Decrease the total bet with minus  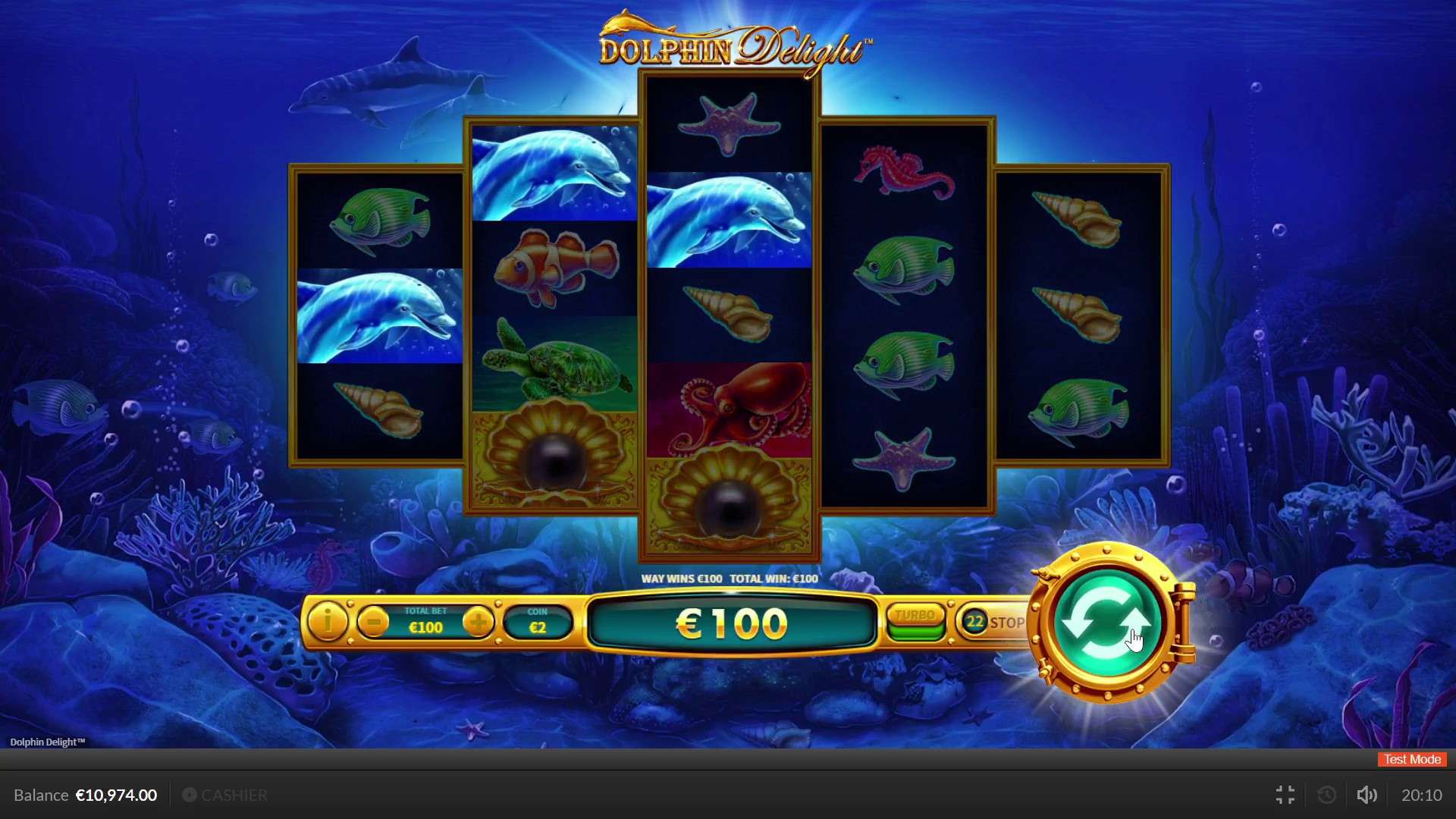coord(373,623)
